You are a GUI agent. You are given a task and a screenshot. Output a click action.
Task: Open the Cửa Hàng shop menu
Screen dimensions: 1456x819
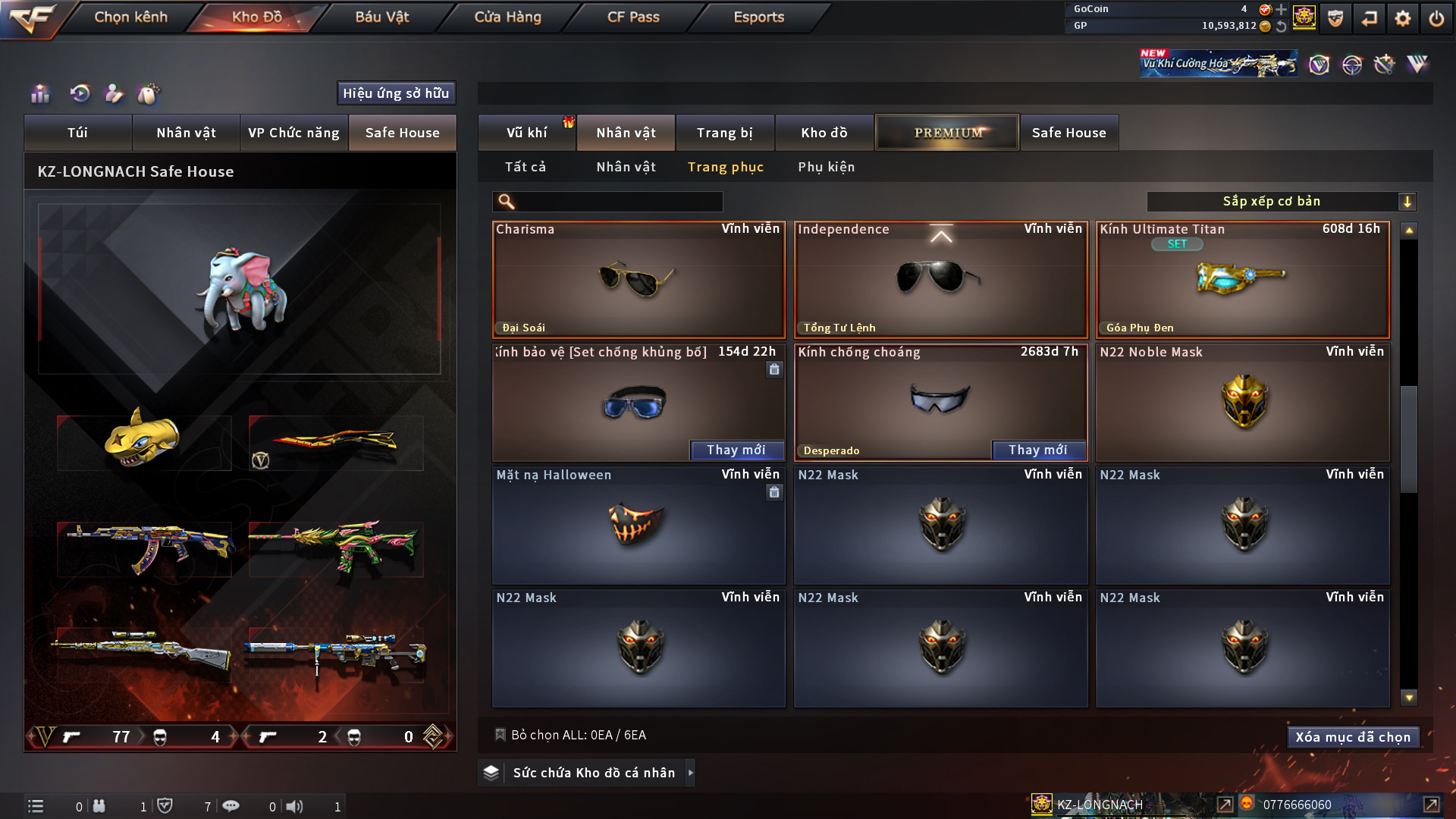507,17
